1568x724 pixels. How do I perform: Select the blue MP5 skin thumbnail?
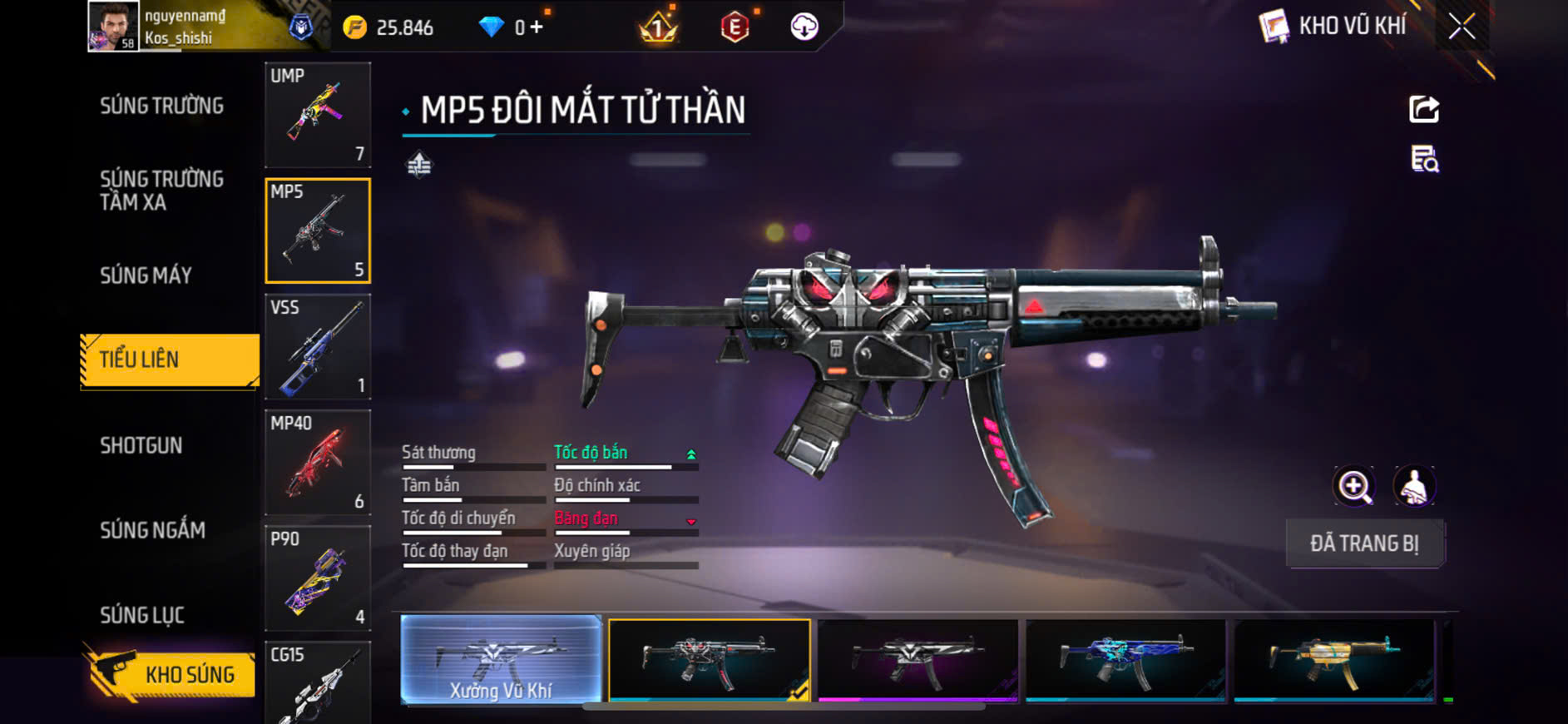(x=1125, y=659)
